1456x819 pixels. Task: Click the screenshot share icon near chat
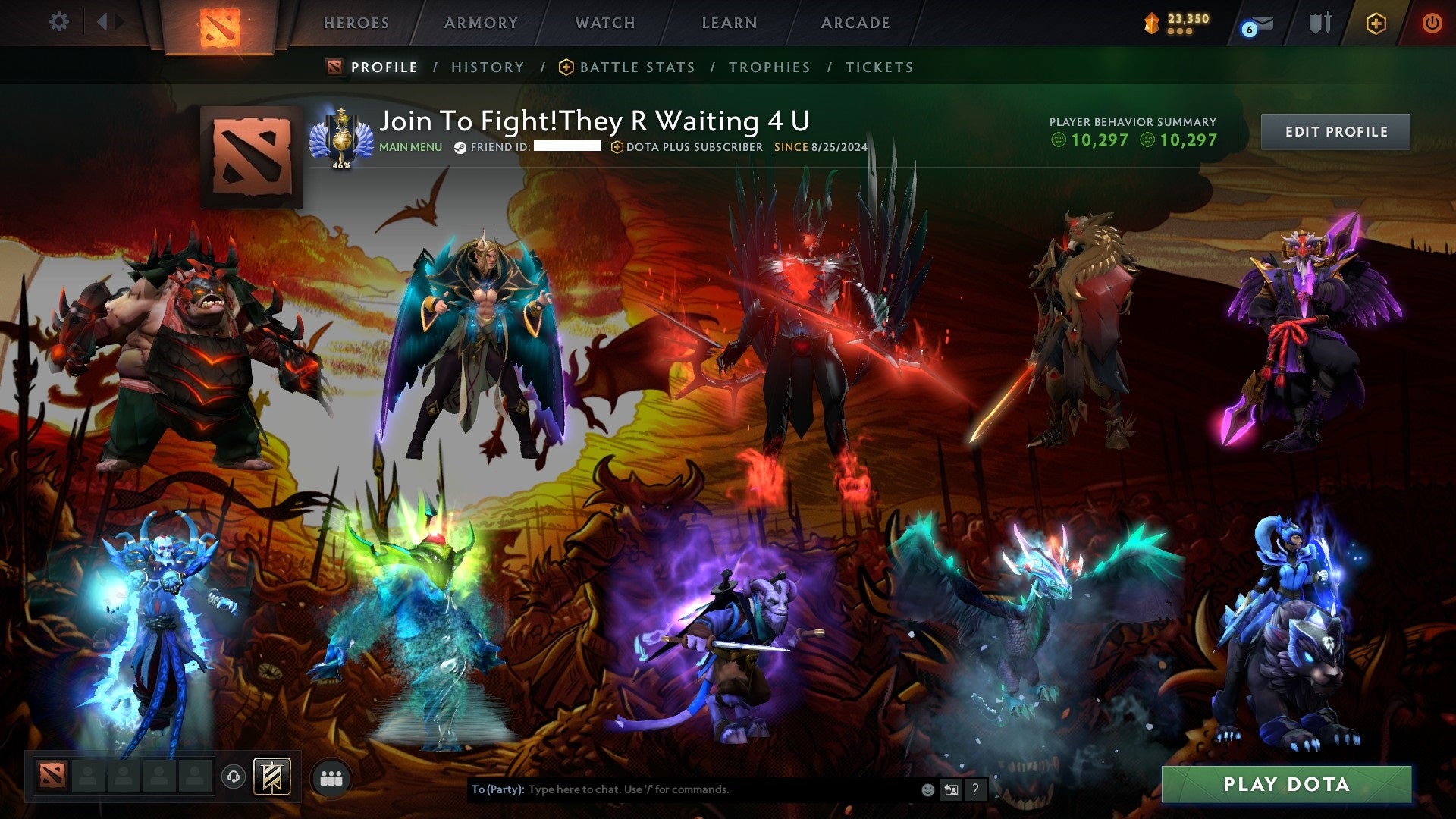click(x=951, y=789)
